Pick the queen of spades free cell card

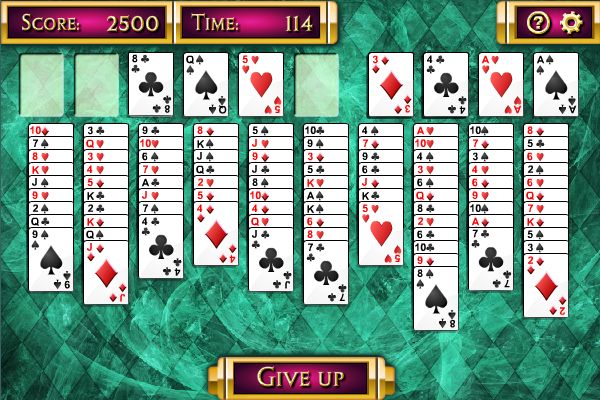(206, 84)
